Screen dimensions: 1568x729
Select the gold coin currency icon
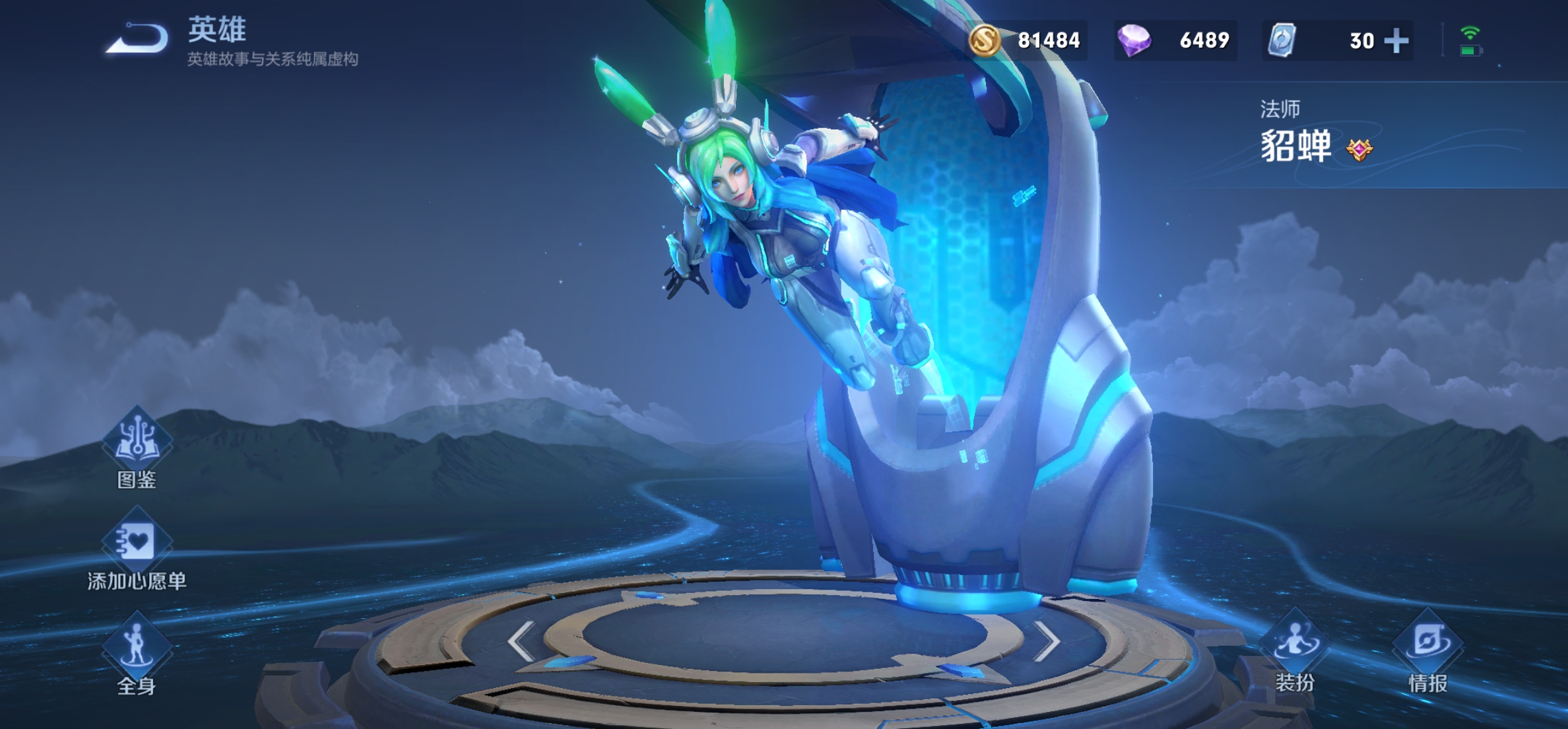pos(985,41)
